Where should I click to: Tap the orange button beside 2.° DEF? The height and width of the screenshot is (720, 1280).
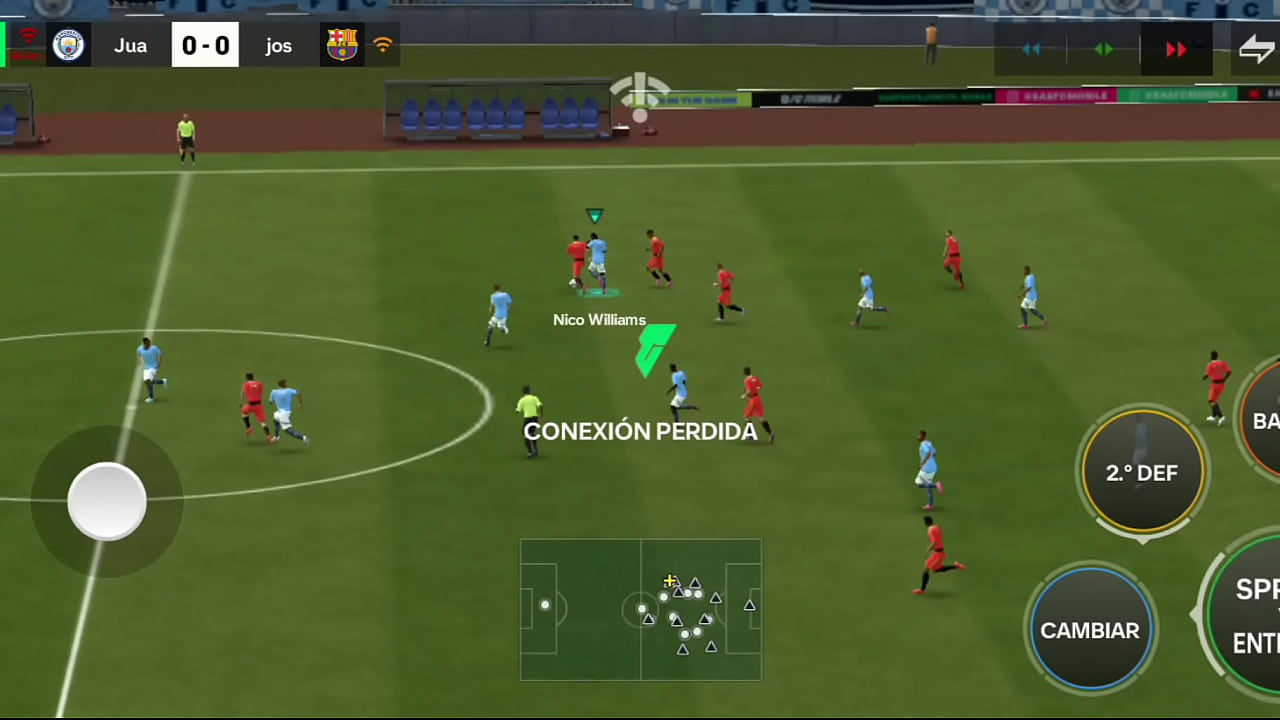pos(1263,420)
